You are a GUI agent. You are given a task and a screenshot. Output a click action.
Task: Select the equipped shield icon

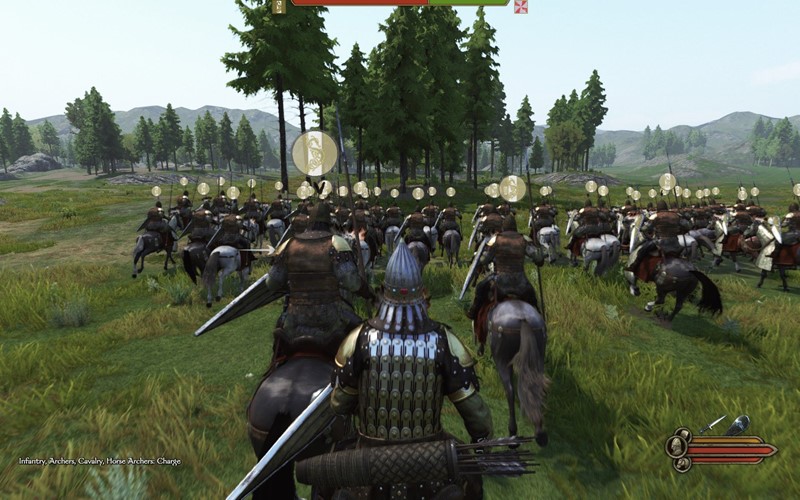pos(738,425)
